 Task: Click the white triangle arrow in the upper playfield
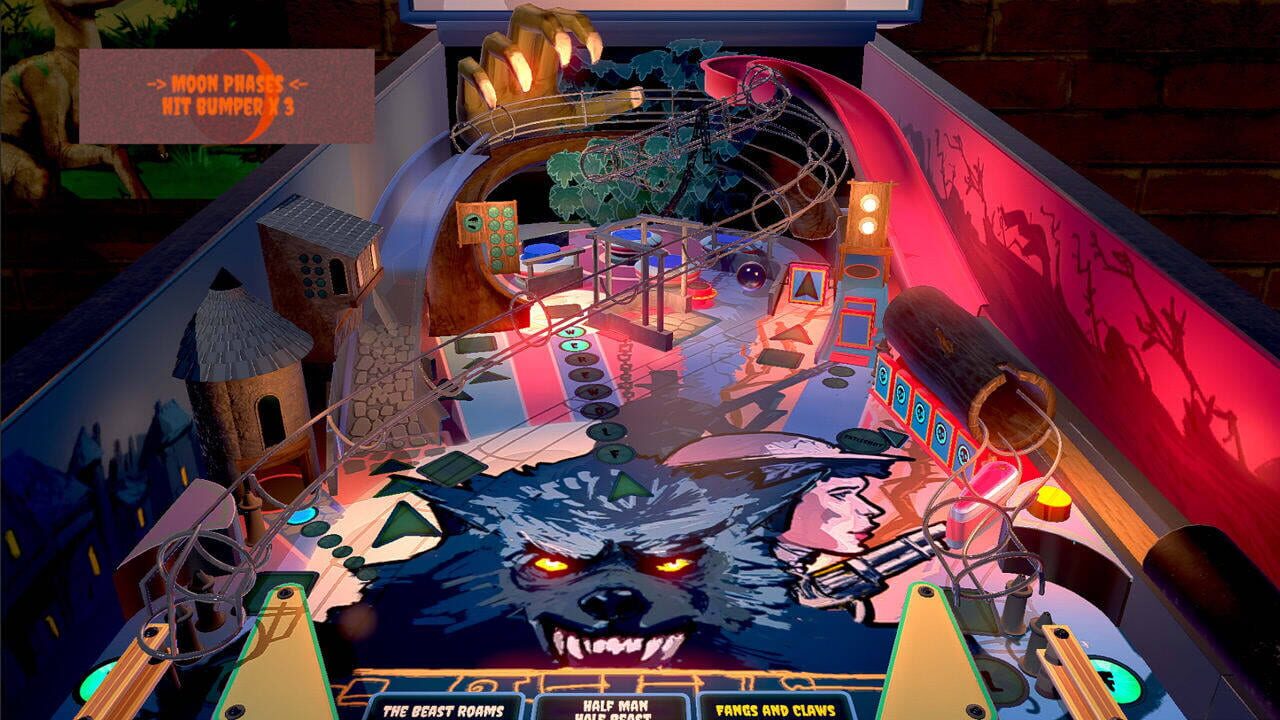pos(807,285)
